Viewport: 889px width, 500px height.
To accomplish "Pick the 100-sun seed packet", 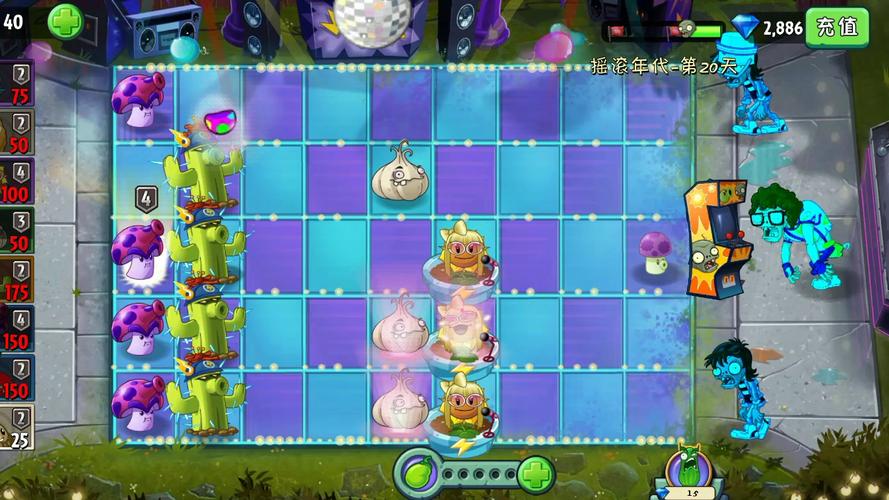I will point(17,180).
